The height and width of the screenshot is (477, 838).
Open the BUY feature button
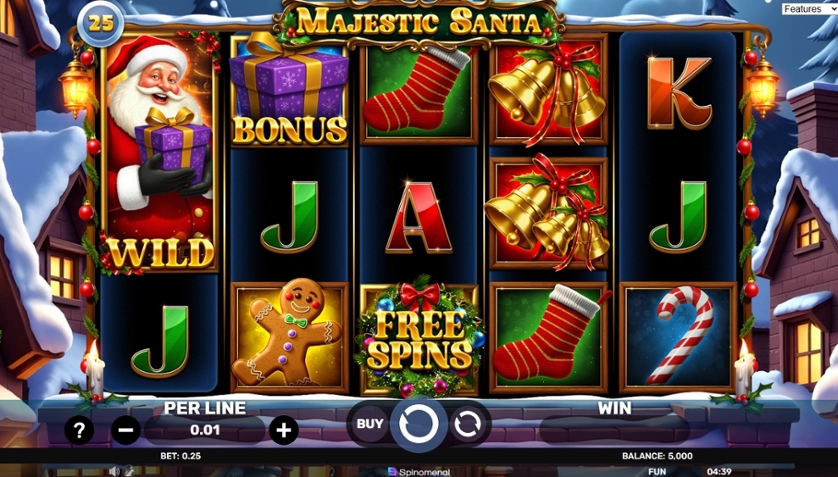pos(370,424)
